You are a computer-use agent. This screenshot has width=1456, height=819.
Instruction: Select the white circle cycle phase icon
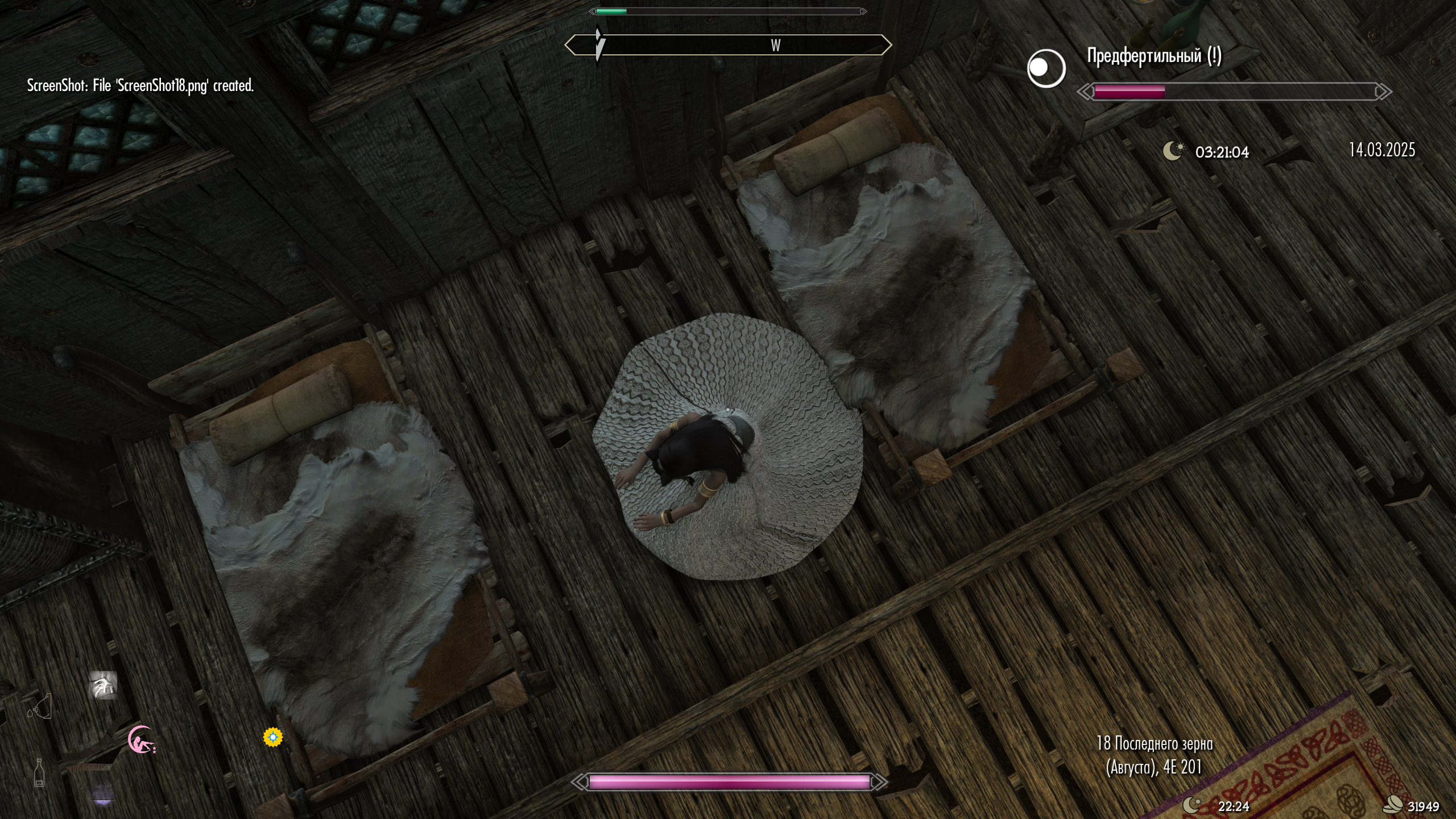click(1046, 68)
